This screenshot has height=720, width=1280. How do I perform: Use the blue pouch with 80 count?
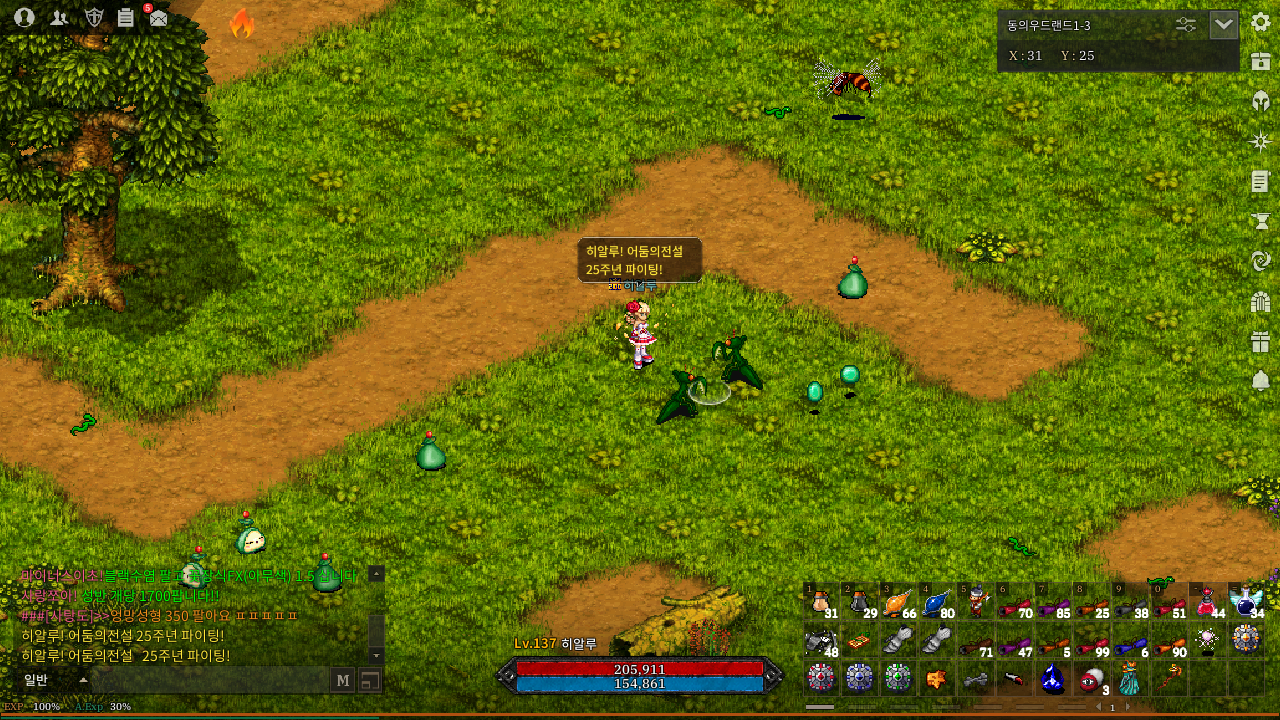tap(938, 602)
